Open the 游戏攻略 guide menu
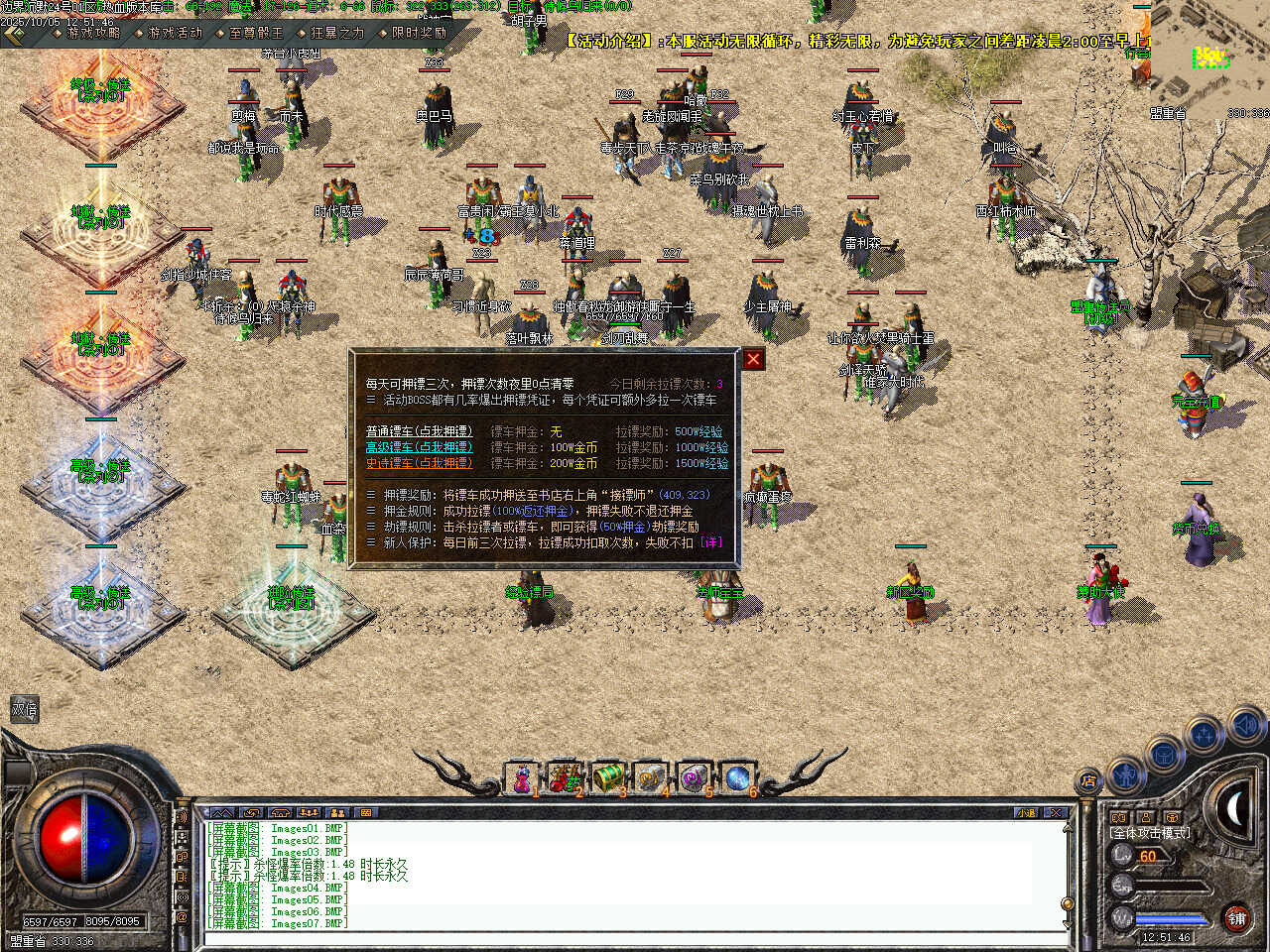The height and width of the screenshot is (952, 1270). point(93,32)
